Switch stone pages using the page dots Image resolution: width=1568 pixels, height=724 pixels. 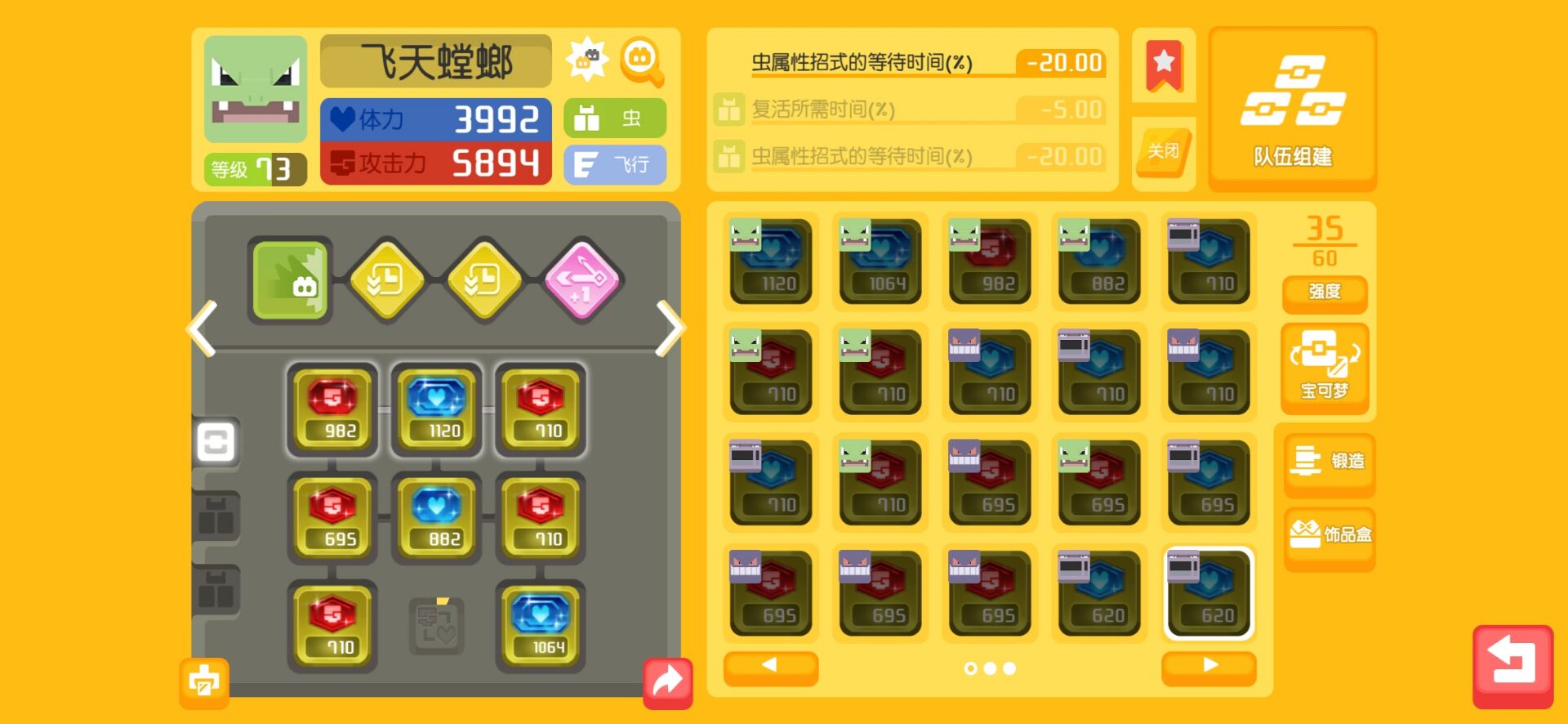(x=990, y=668)
